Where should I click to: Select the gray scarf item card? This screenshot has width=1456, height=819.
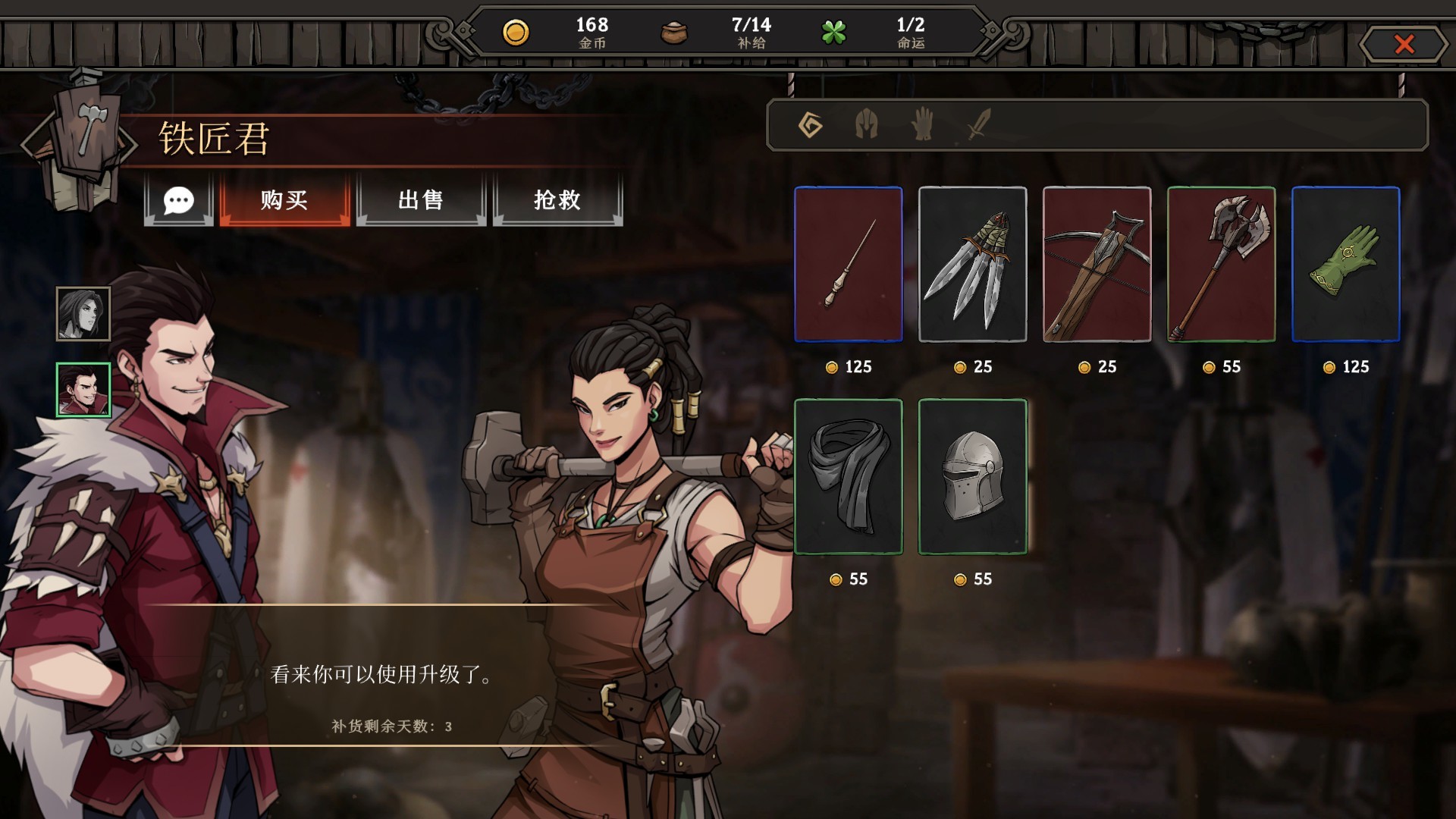(847, 478)
